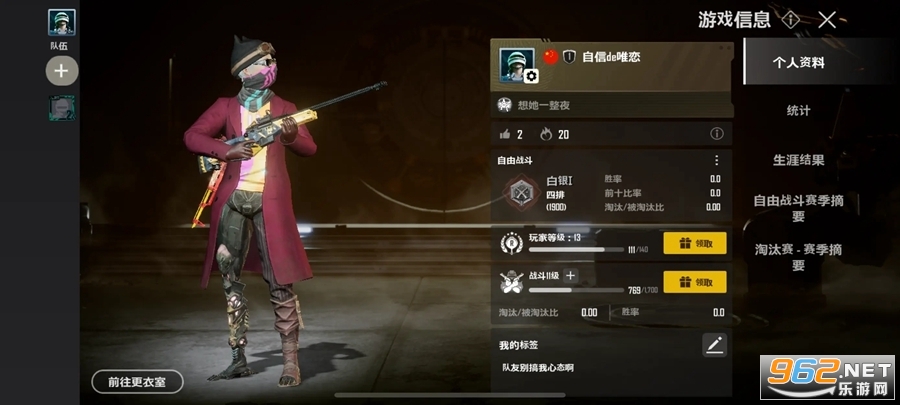Edit my tags with pencil icon
This screenshot has height=405, width=900.
(x=714, y=345)
